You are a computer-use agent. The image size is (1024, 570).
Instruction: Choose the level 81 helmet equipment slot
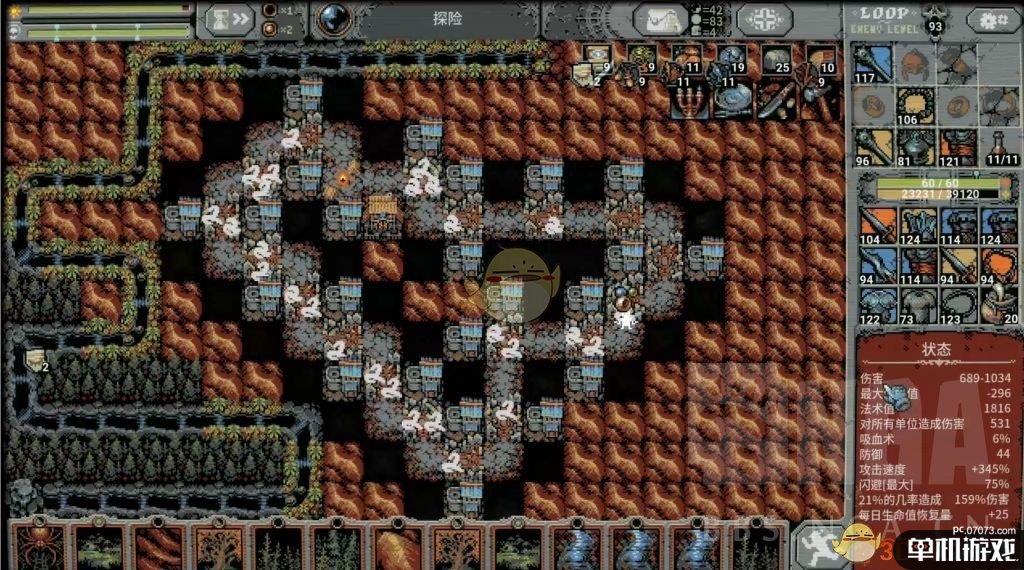(911, 146)
